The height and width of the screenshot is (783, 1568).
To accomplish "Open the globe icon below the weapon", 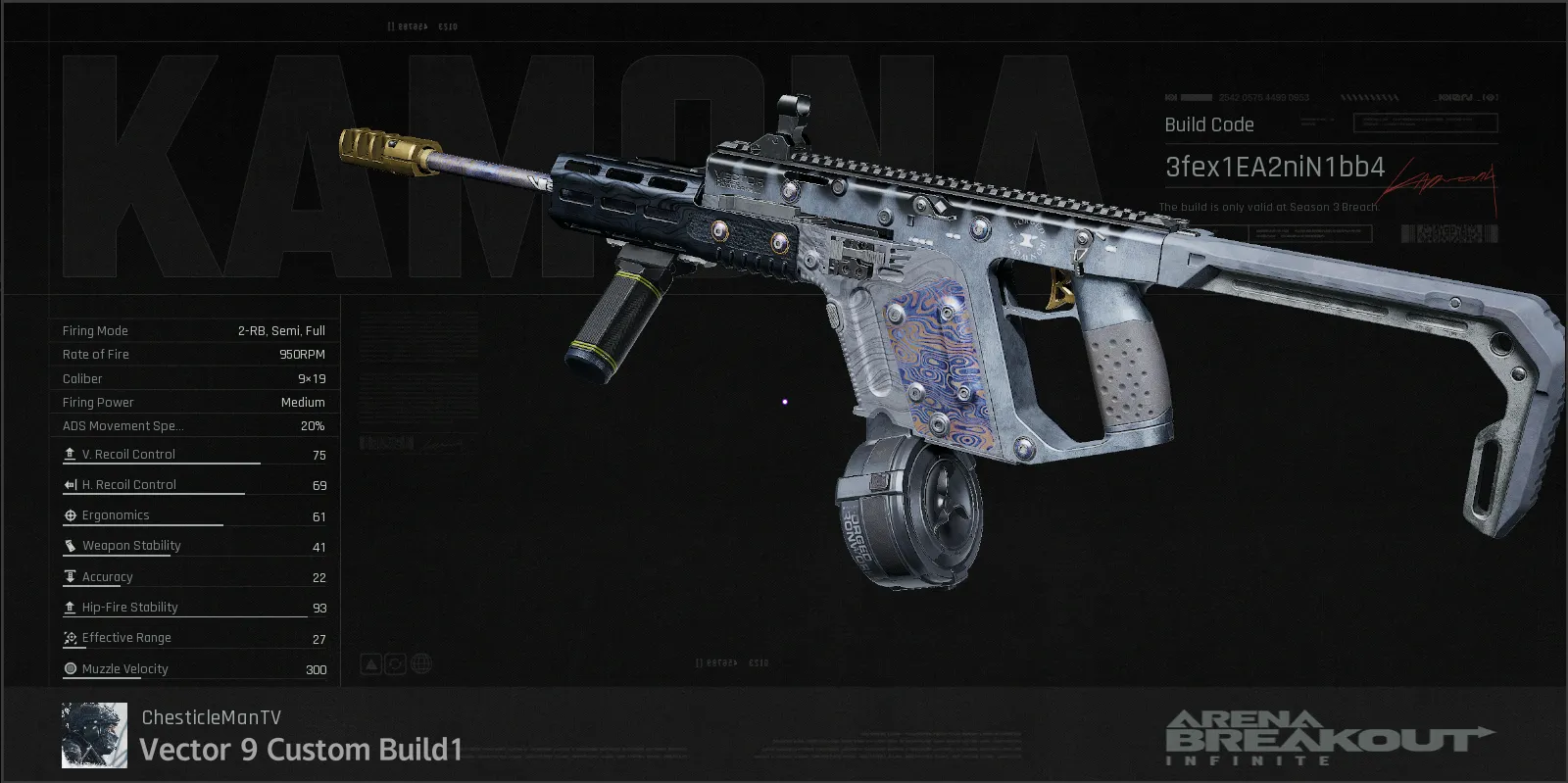I will (x=421, y=663).
